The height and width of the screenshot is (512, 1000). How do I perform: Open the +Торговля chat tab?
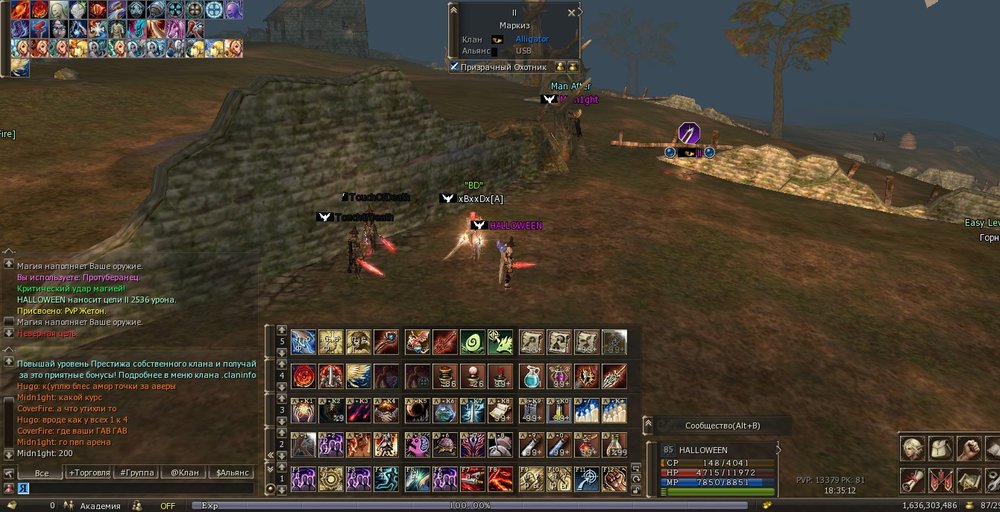88,473
